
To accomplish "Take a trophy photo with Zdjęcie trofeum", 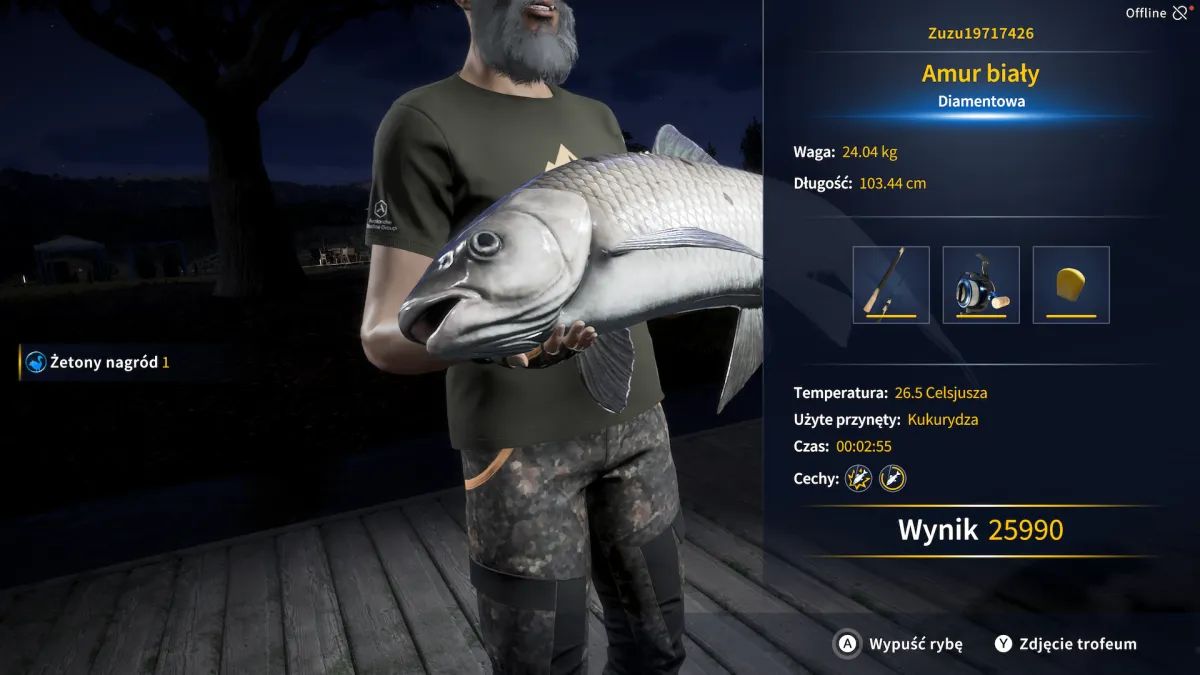I will [1066, 644].
